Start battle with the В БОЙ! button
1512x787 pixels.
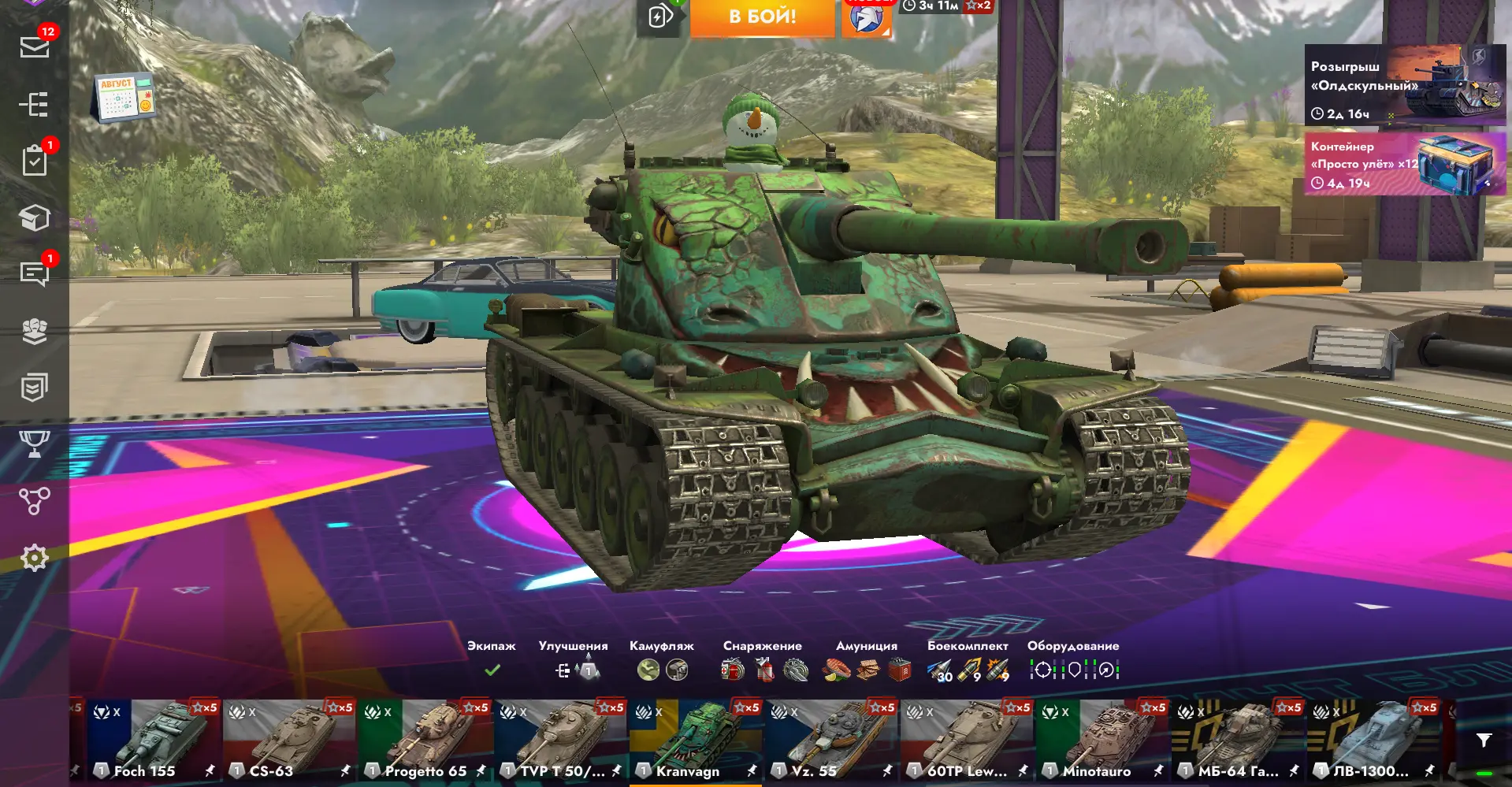[x=762, y=17]
